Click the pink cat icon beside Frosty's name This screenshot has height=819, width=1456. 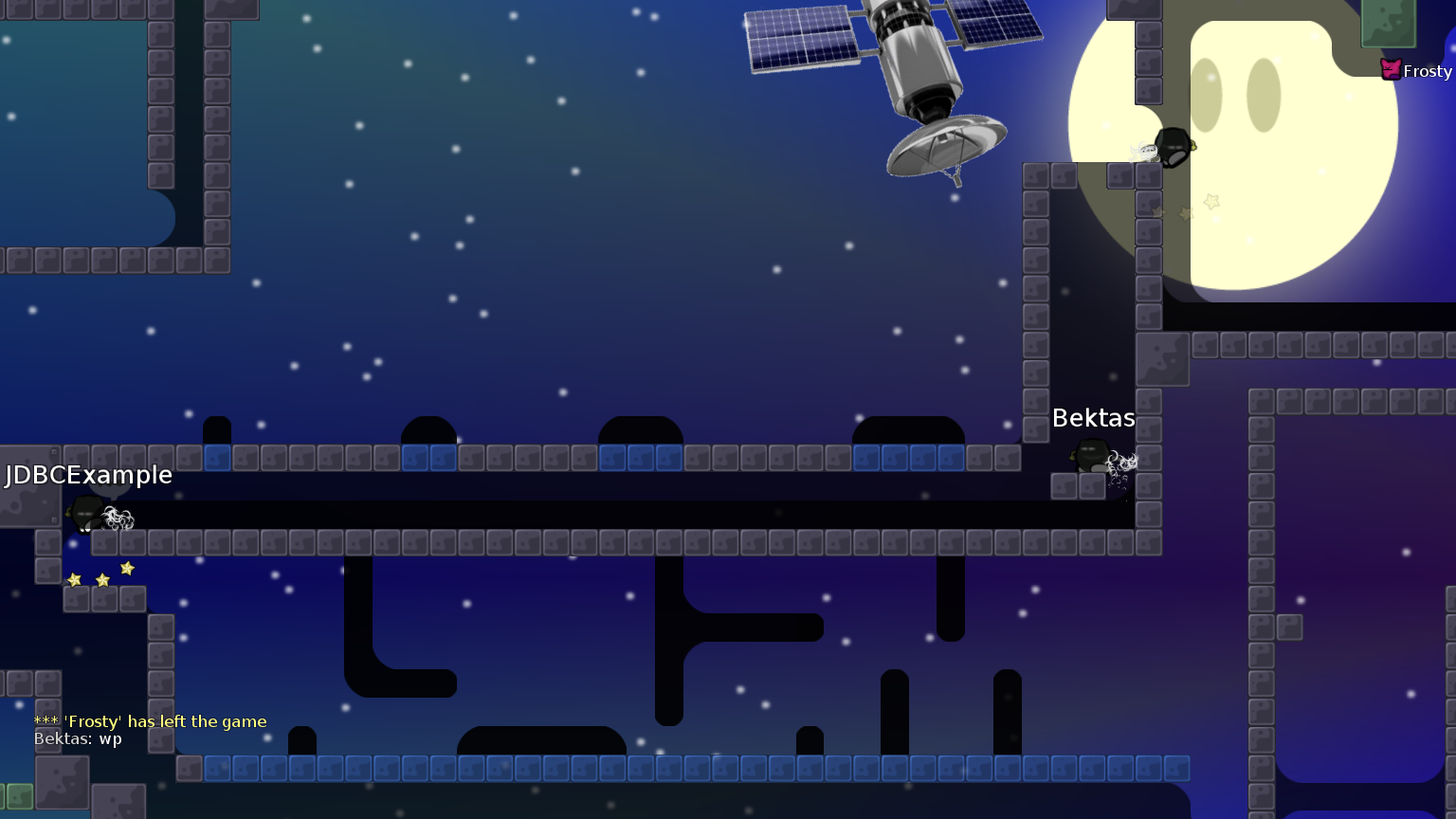1390,68
